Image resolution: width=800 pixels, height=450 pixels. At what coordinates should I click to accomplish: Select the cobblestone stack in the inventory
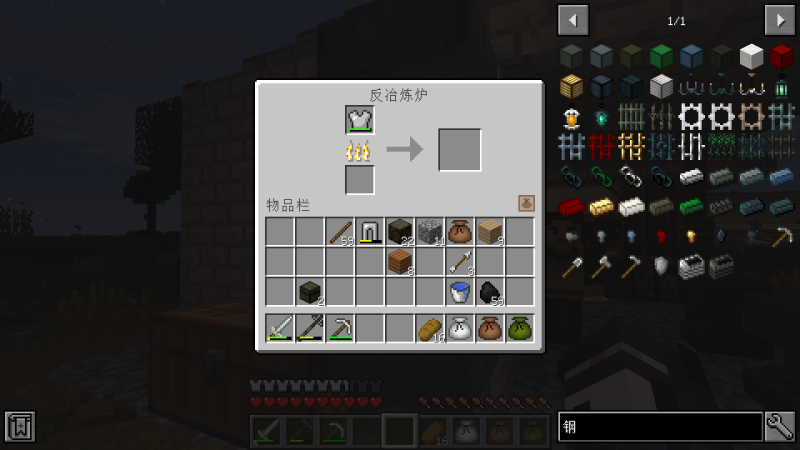pos(430,232)
